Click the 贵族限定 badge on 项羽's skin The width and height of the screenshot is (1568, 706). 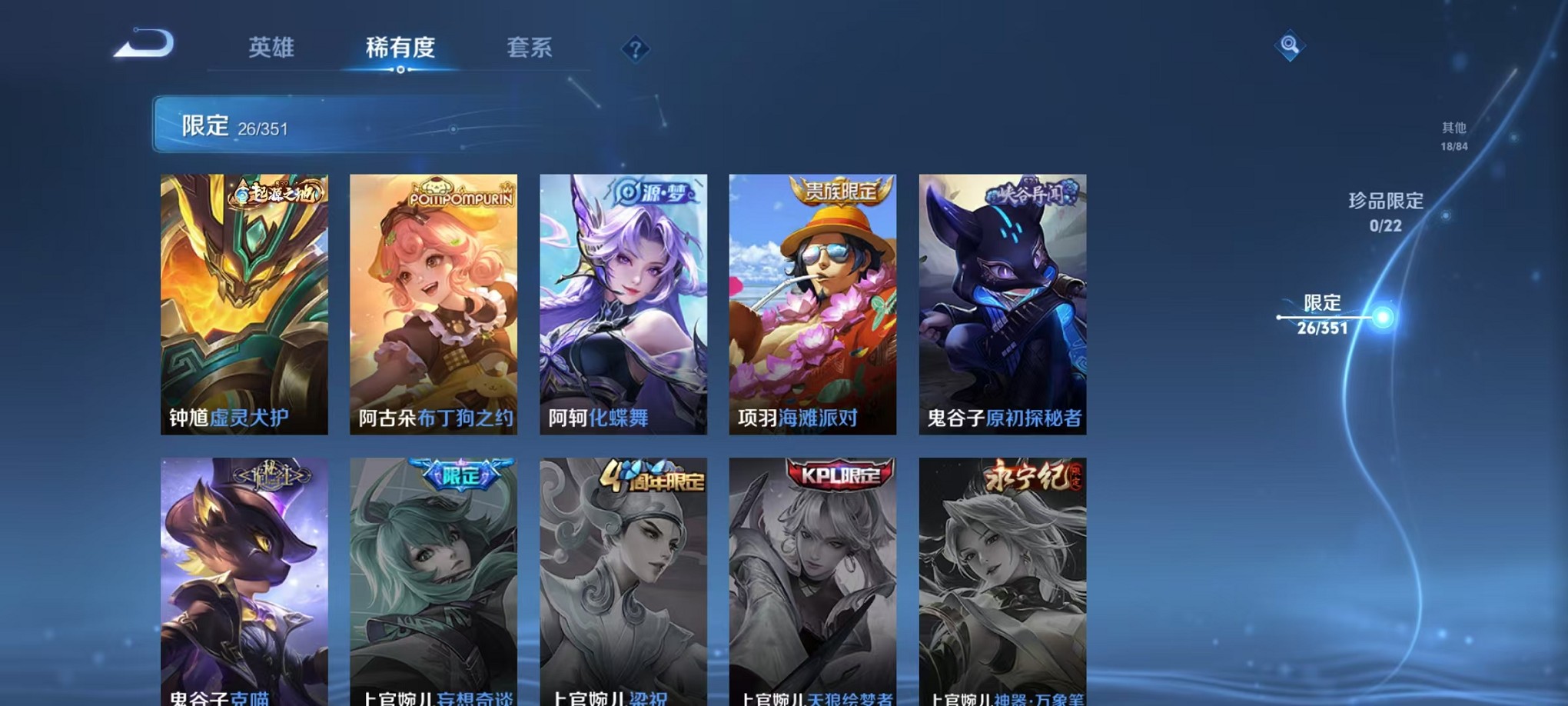(x=844, y=191)
